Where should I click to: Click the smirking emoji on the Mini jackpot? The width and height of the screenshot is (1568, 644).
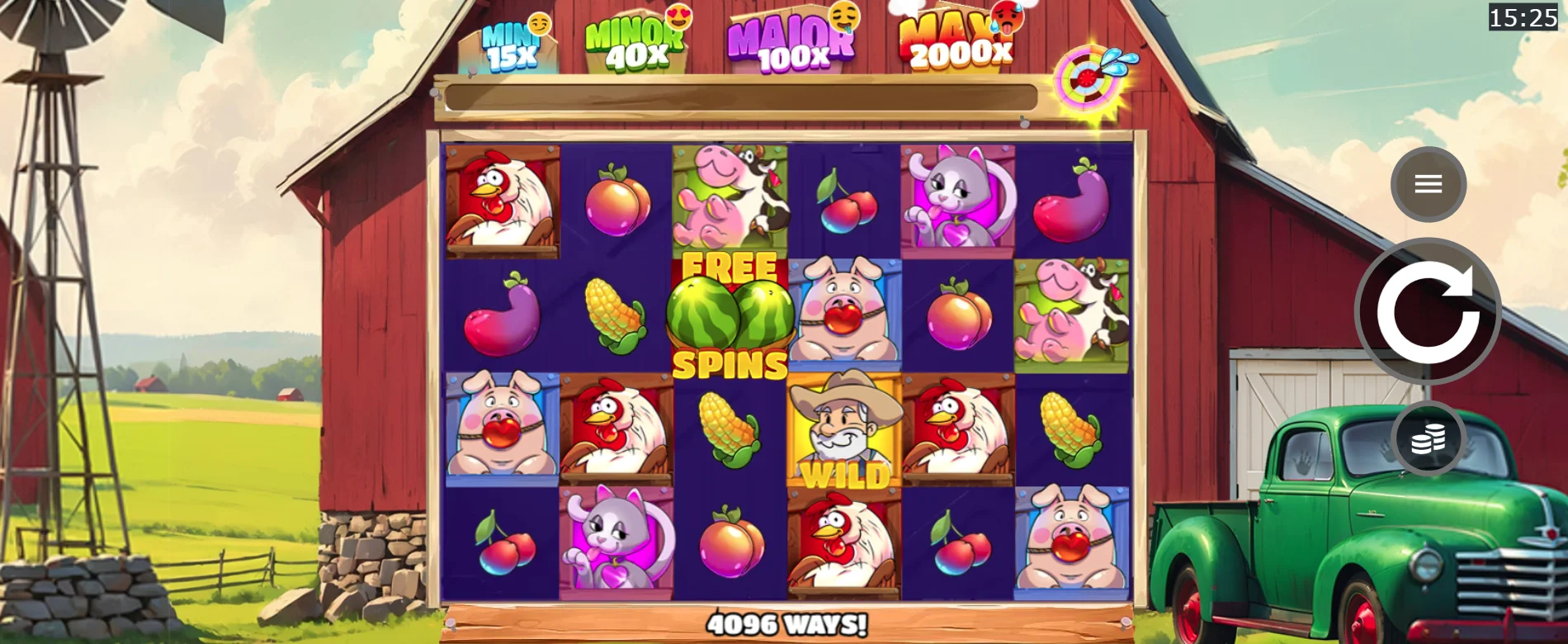click(x=541, y=25)
